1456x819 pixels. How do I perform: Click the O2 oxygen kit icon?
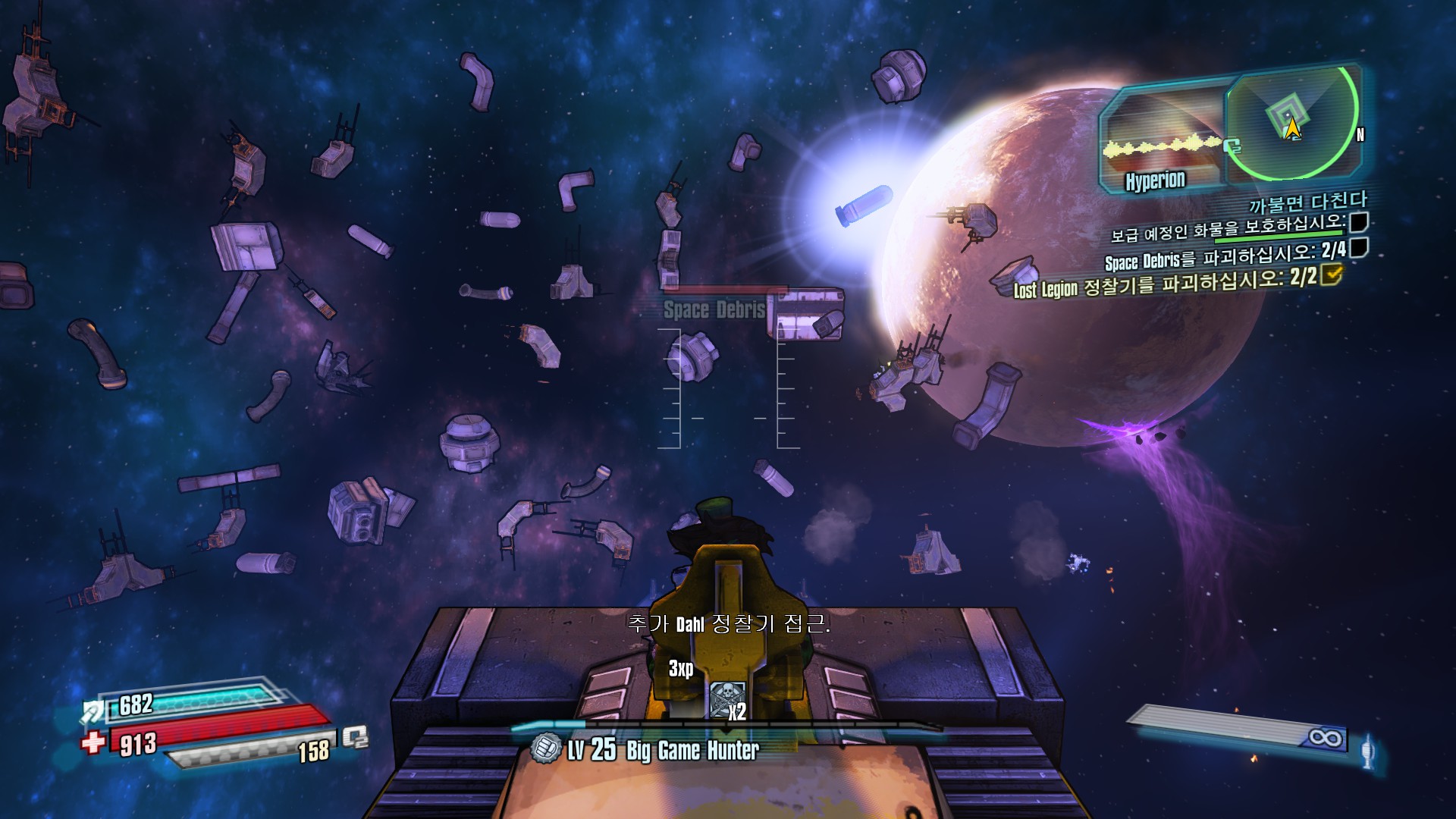click(x=354, y=736)
